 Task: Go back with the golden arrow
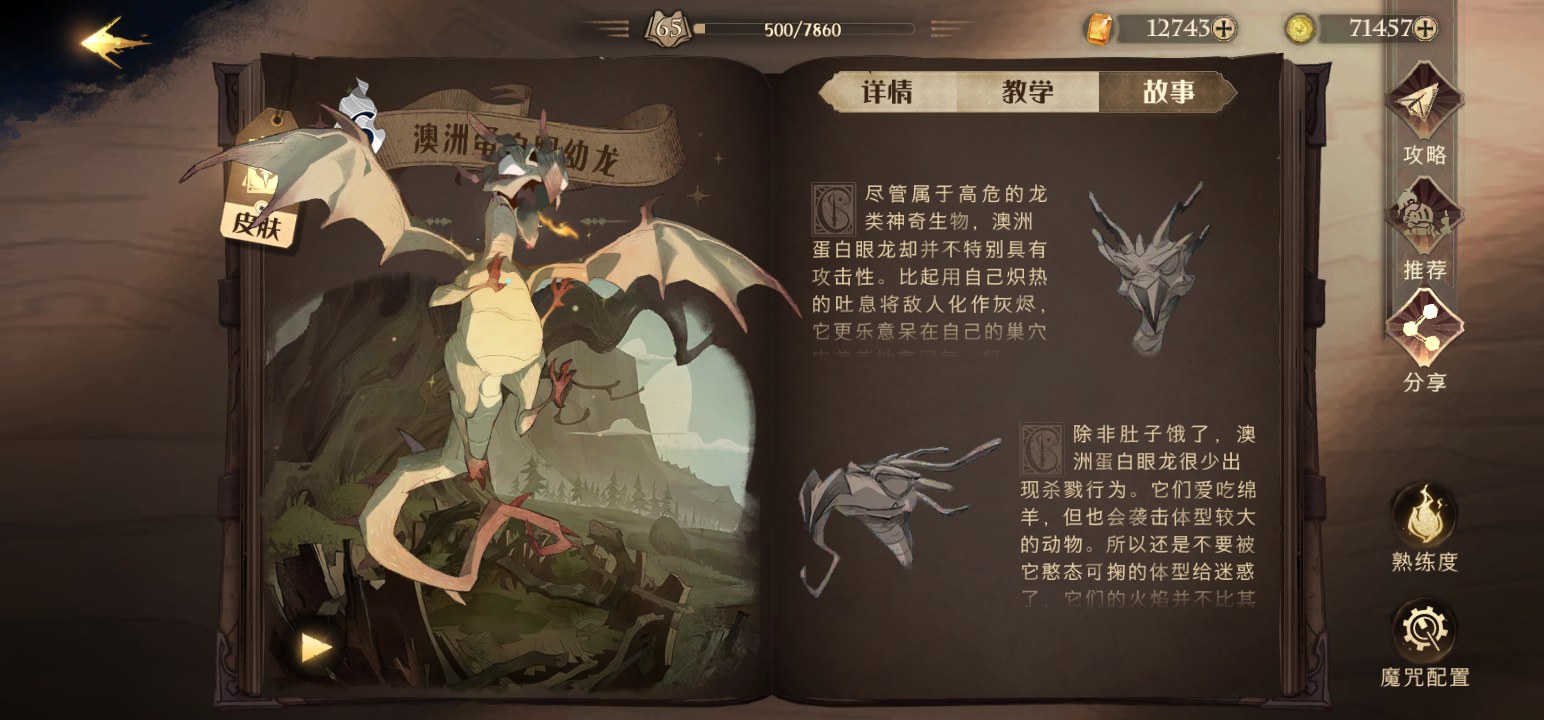[x=114, y=42]
